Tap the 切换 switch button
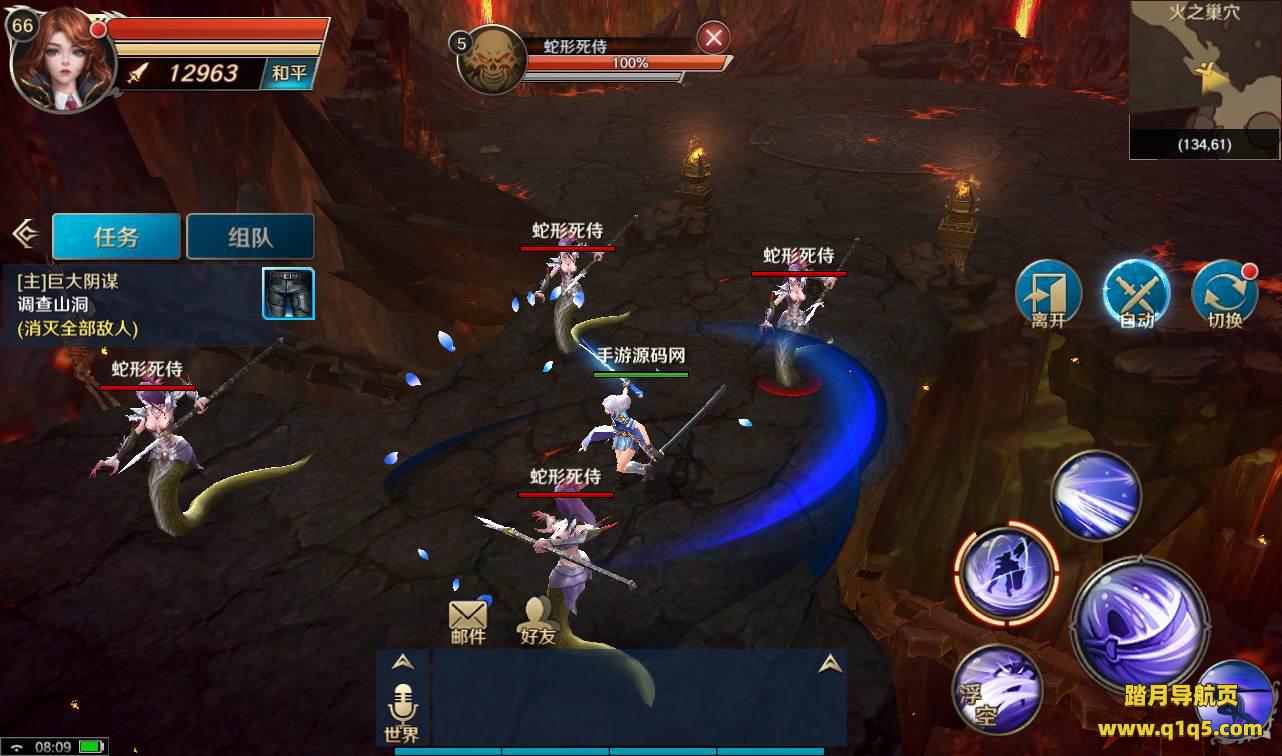Screen dimensions: 1282x756 [x=1224, y=294]
